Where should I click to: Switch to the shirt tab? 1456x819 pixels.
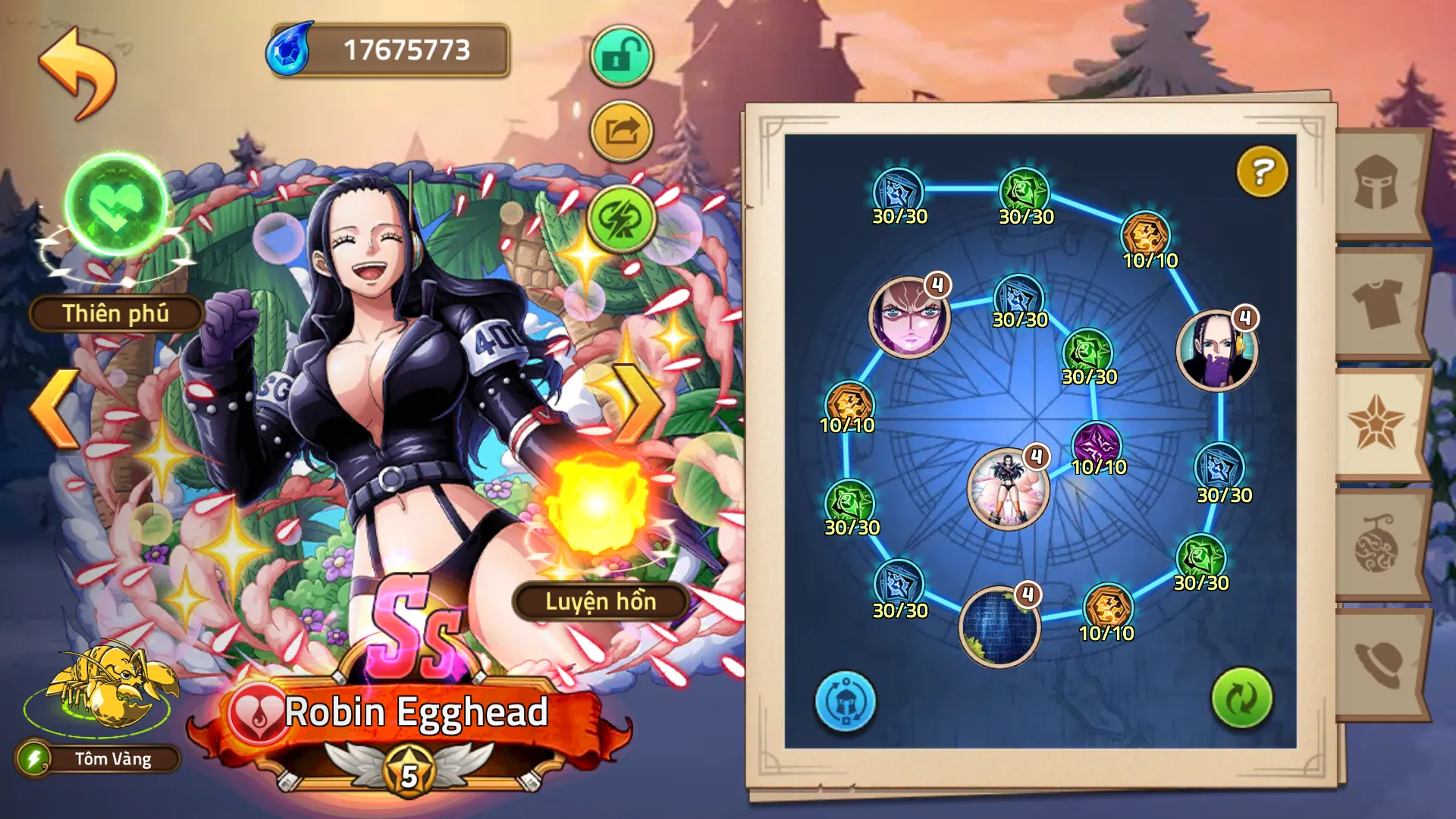[x=1377, y=303]
